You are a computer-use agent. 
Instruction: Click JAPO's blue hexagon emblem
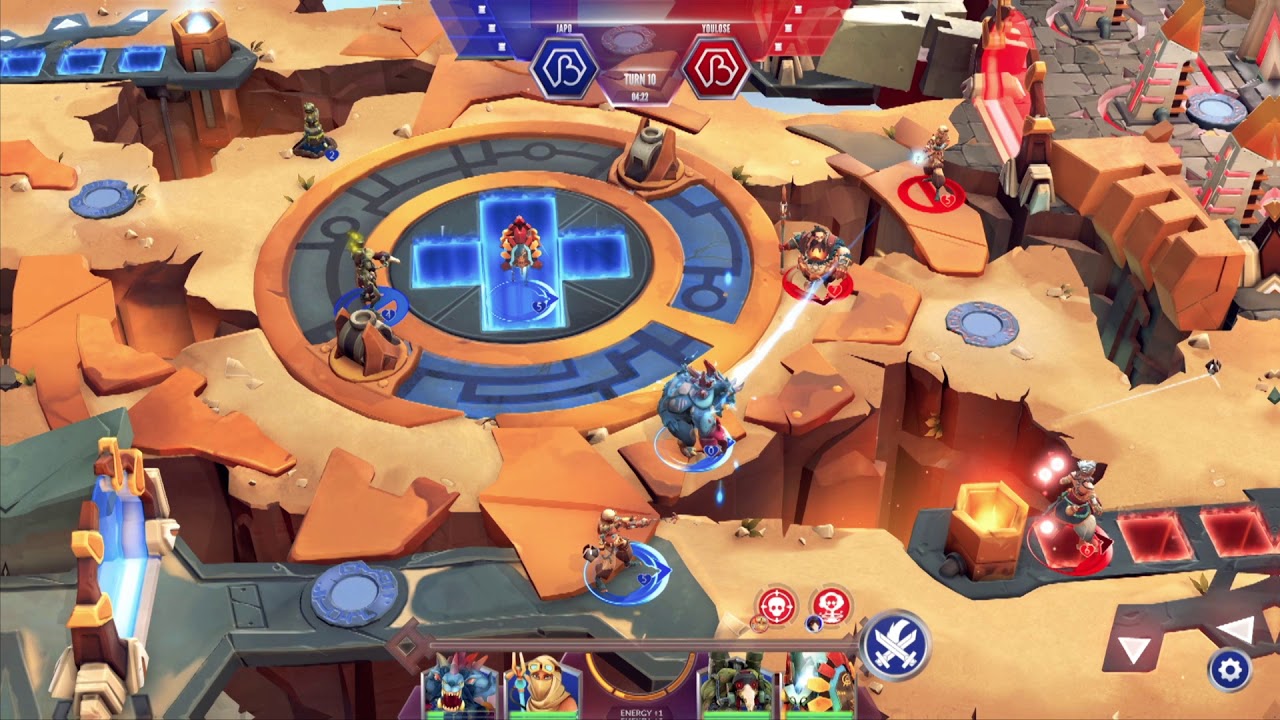click(564, 68)
